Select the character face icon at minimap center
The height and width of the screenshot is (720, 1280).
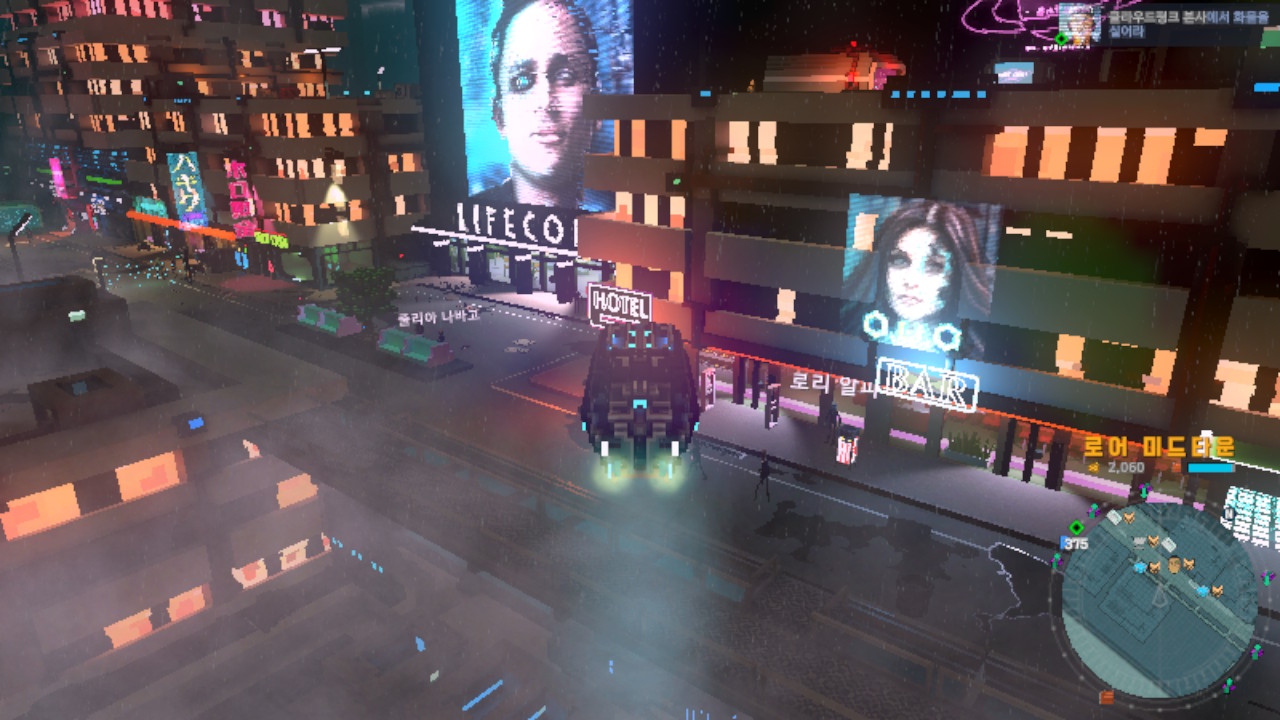point(1173,565)
